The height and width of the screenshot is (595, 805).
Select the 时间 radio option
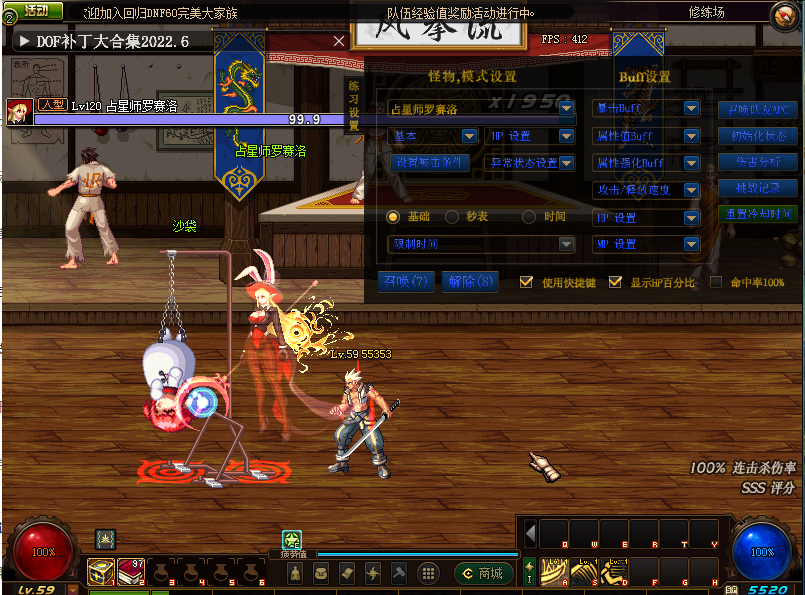pos(529,217)
